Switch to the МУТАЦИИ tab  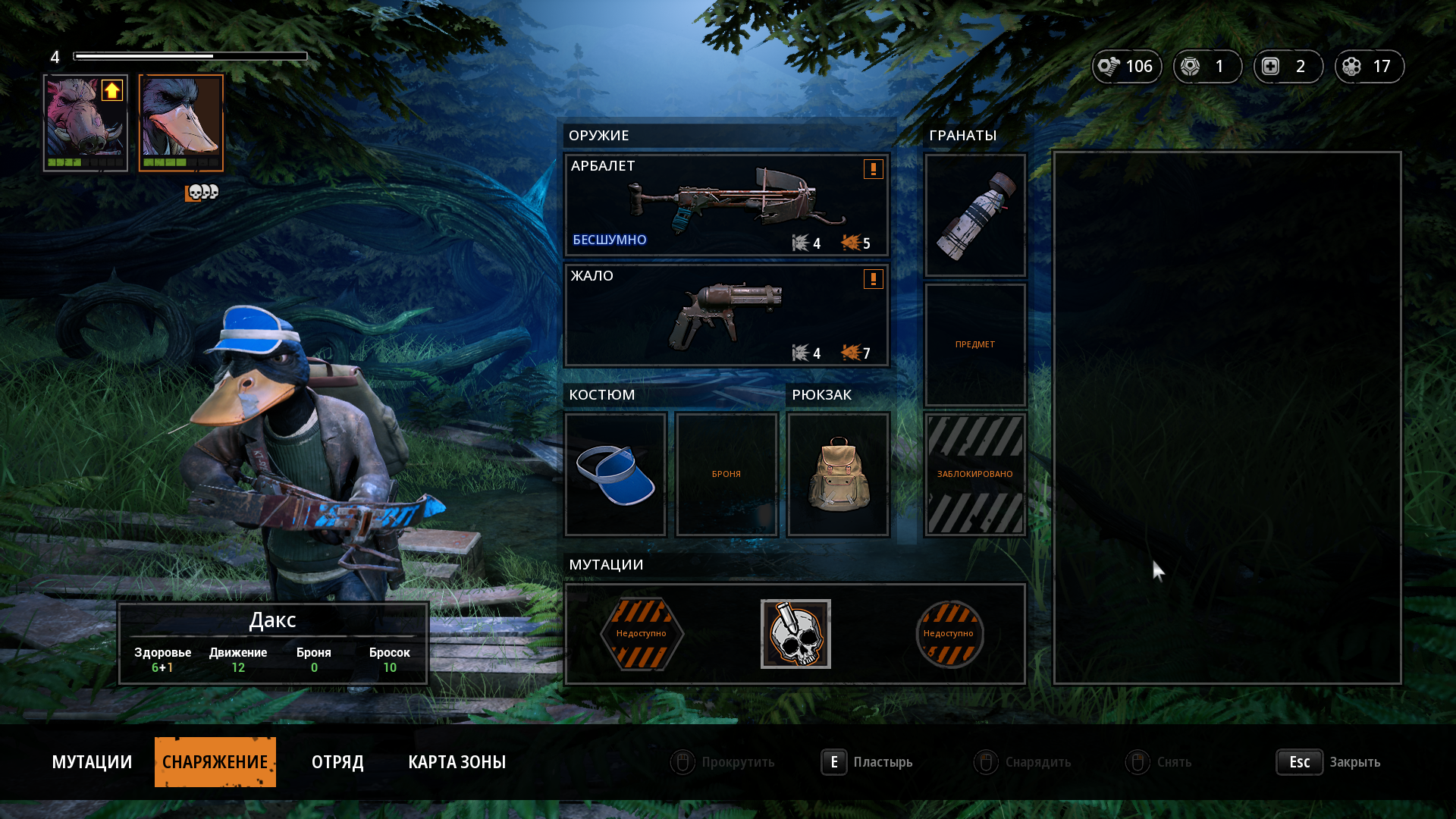tap(92, 762)
